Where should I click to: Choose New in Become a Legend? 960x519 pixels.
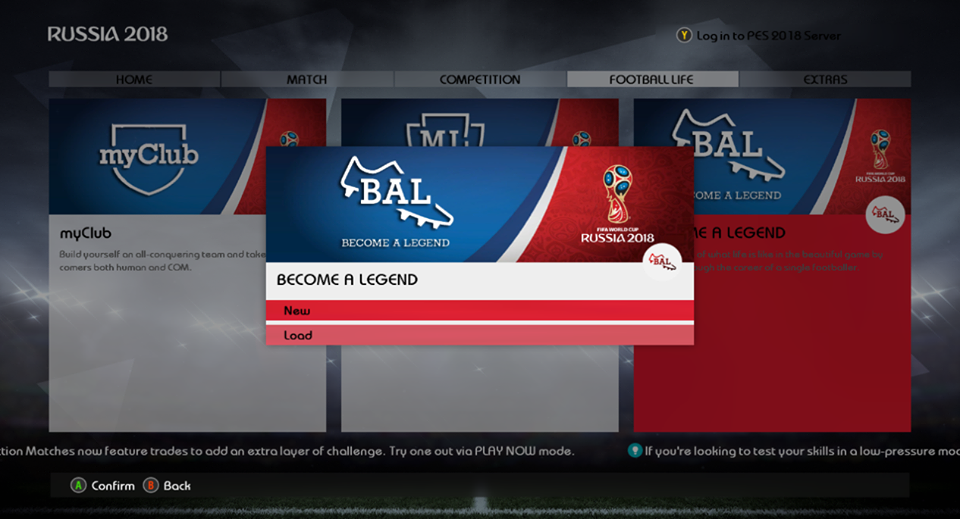pyautogui.click(x=479, y=311)
